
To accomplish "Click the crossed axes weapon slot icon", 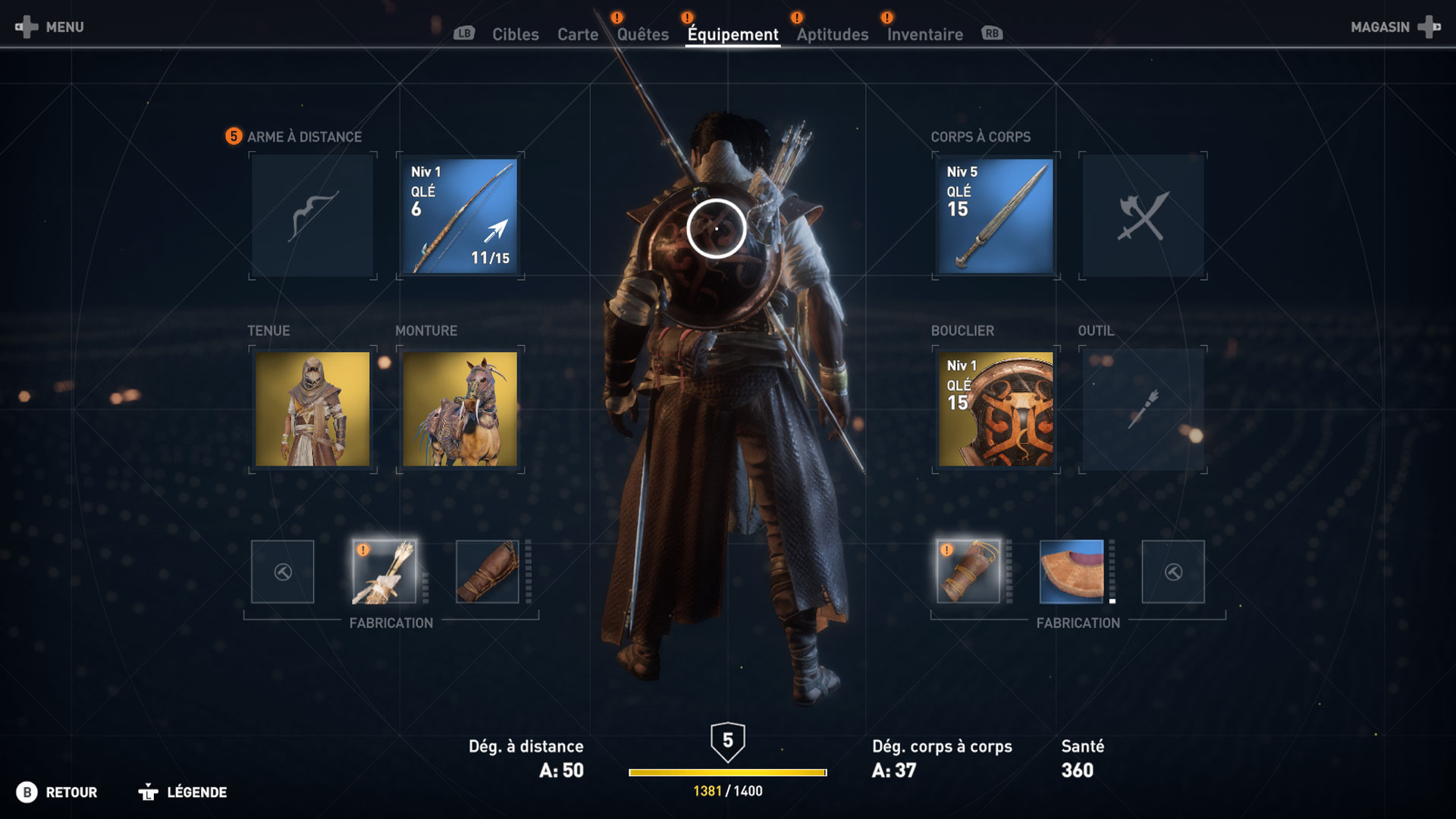I will (x=1144, y=215).
